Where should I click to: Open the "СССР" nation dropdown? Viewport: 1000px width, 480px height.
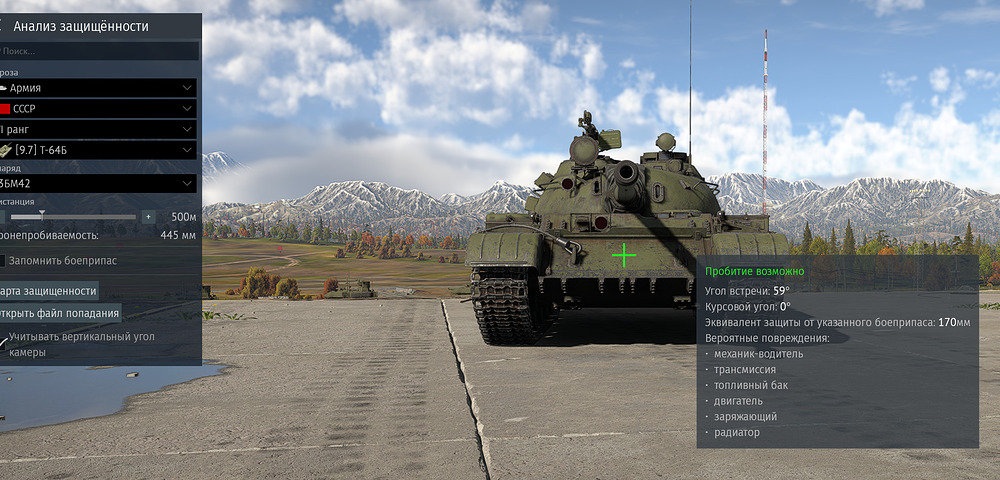[x=100, y=108]
